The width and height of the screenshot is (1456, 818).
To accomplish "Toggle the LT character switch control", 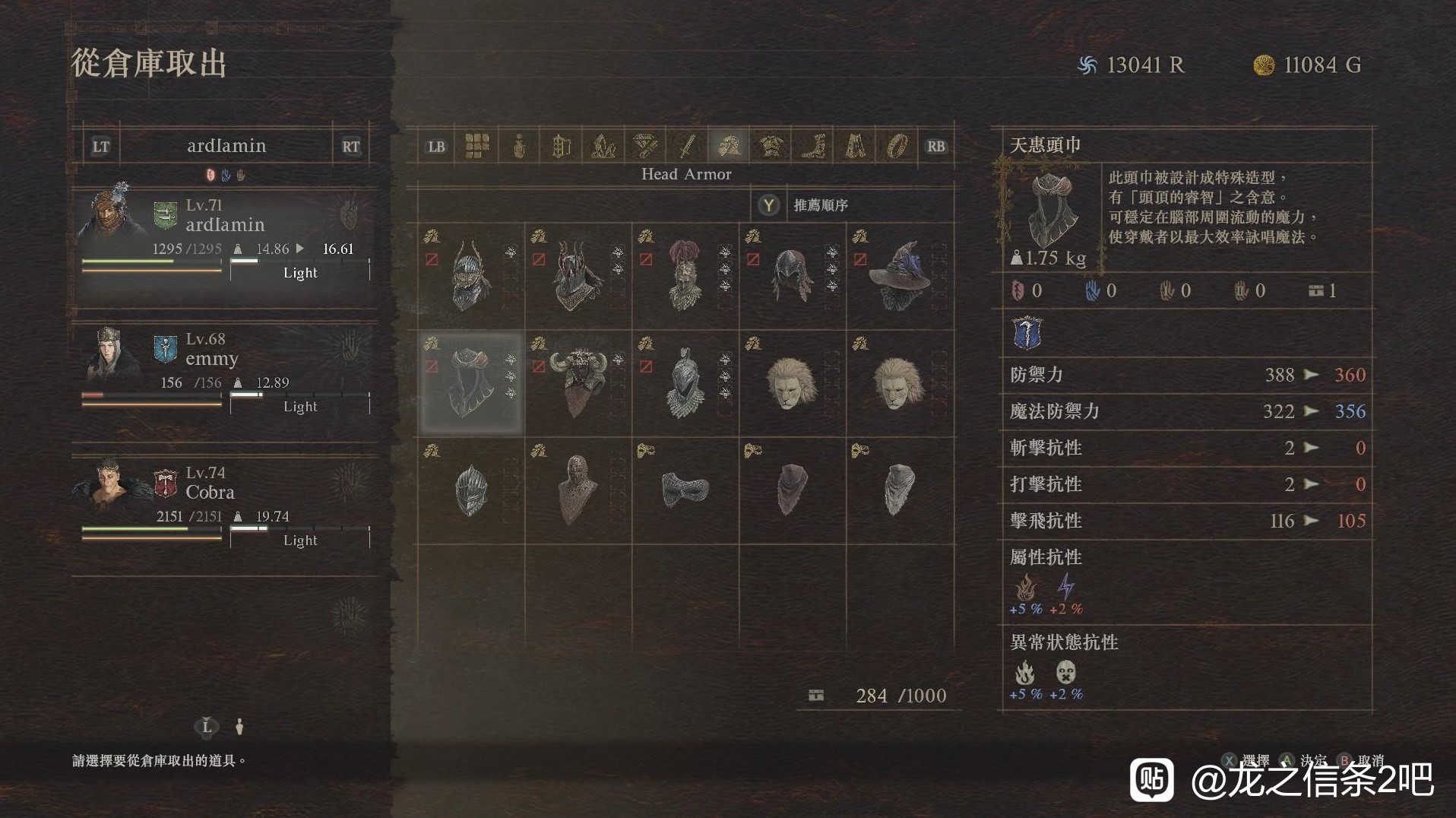I will [x=101, y=145].
